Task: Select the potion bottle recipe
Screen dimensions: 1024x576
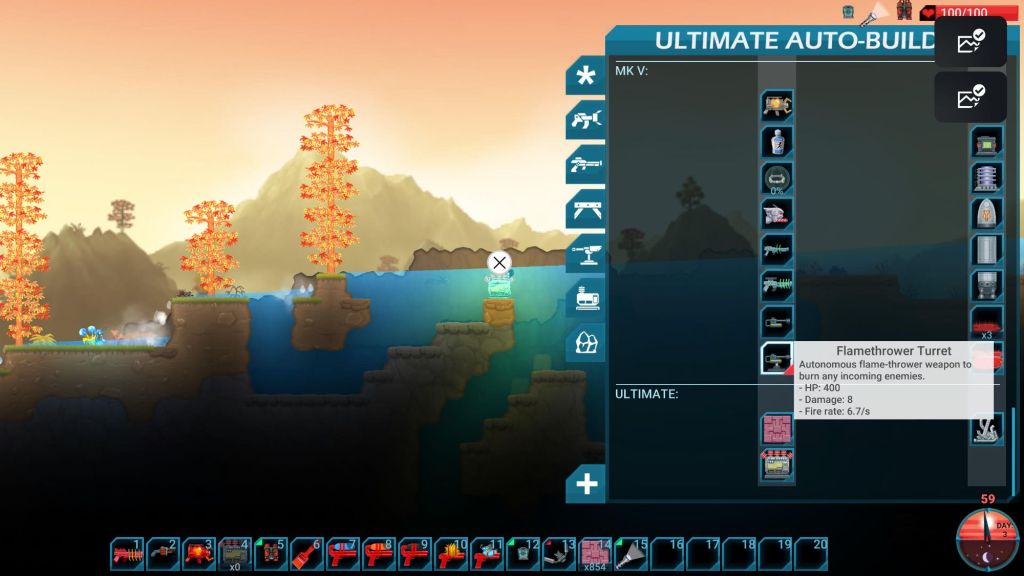Action: tap(776, 142)
